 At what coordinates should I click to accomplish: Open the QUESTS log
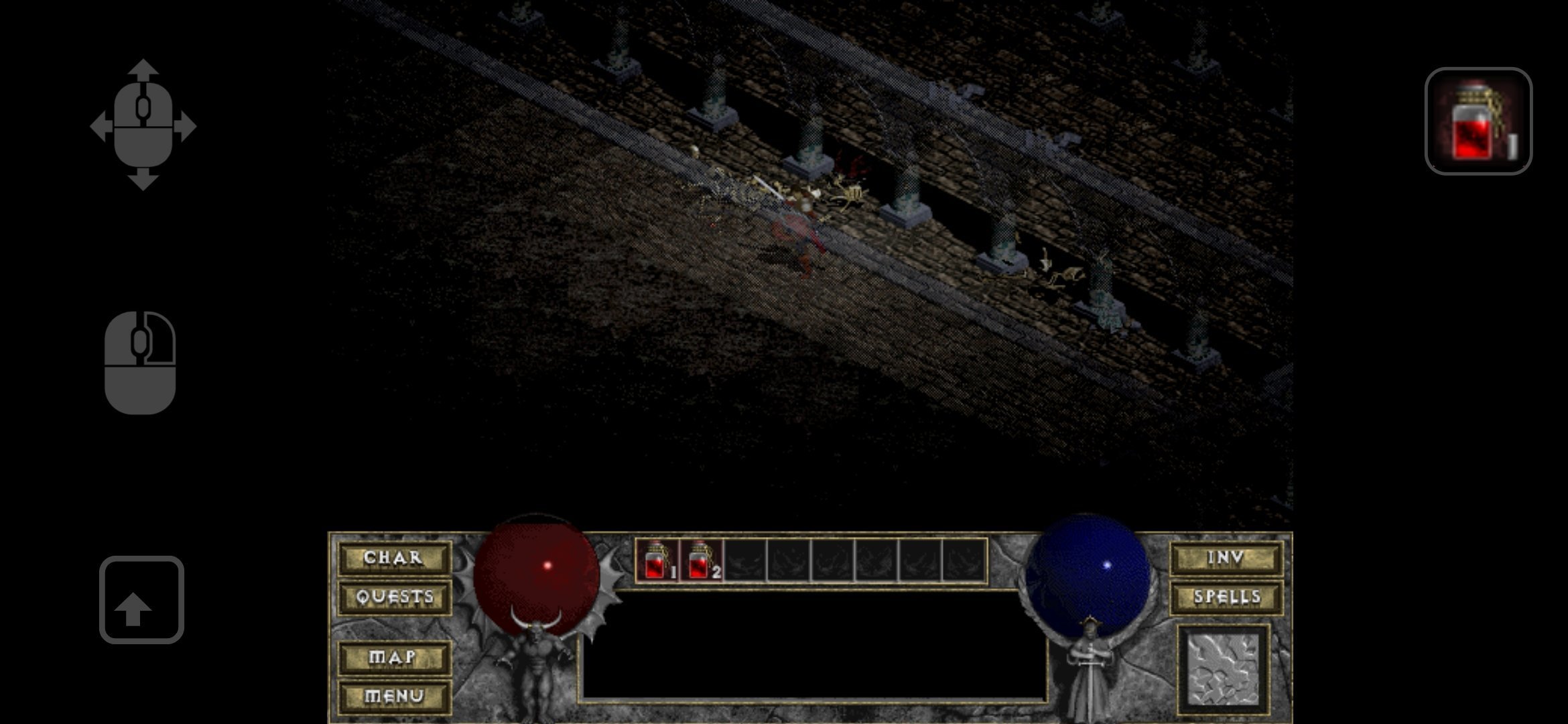coord(395,597)
